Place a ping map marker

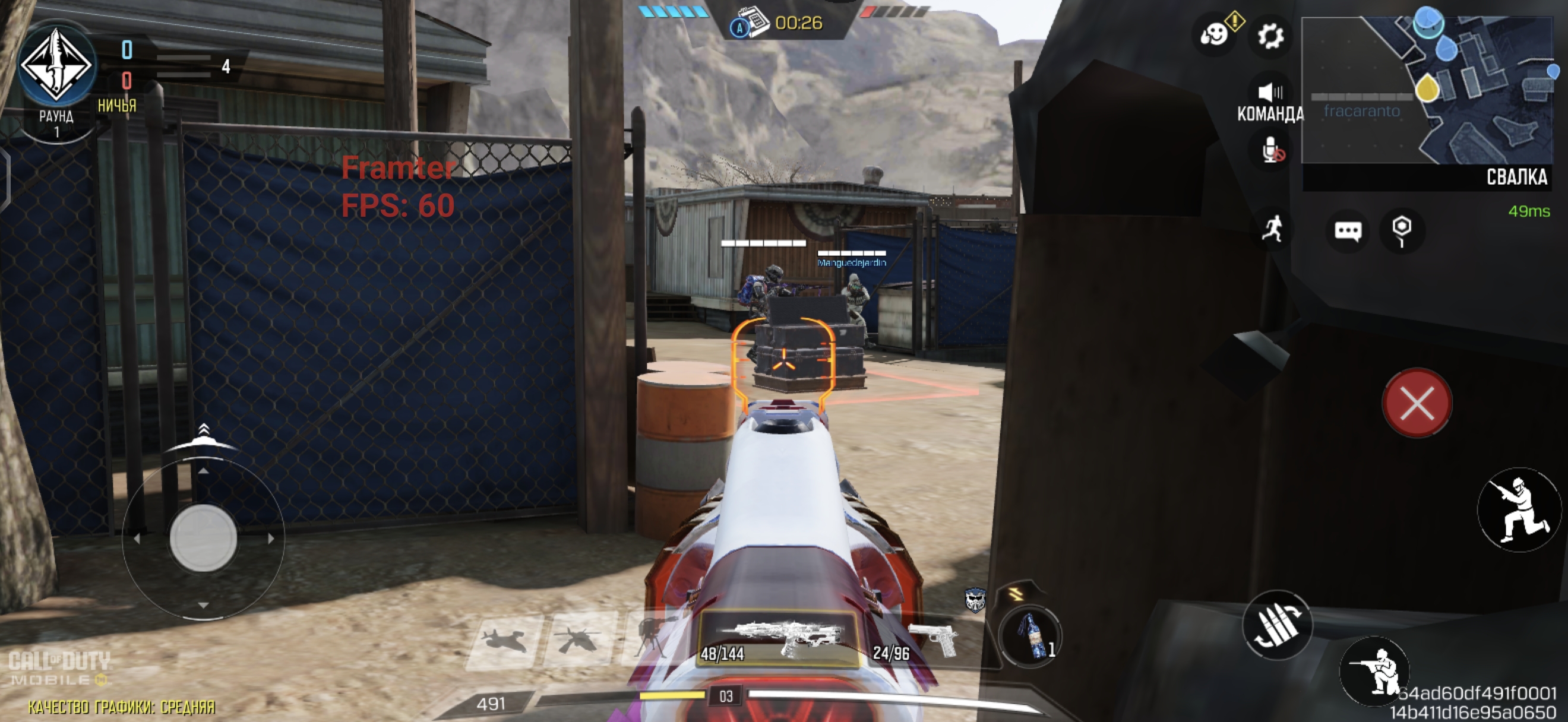[1401, 229]
